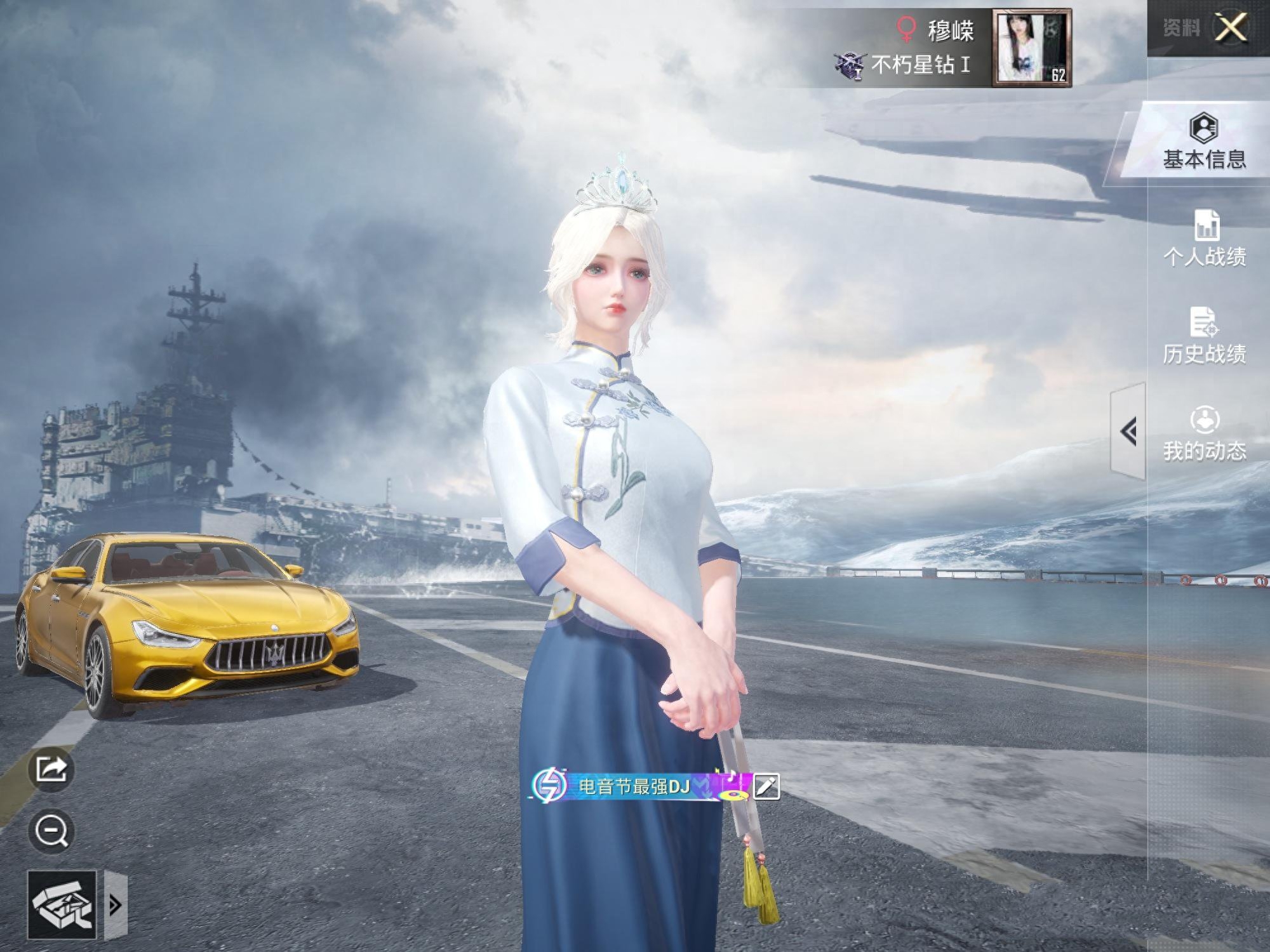1270x952 pixels.
Task: Select the 我的动态 tab
Action: tap(1204, 434)
